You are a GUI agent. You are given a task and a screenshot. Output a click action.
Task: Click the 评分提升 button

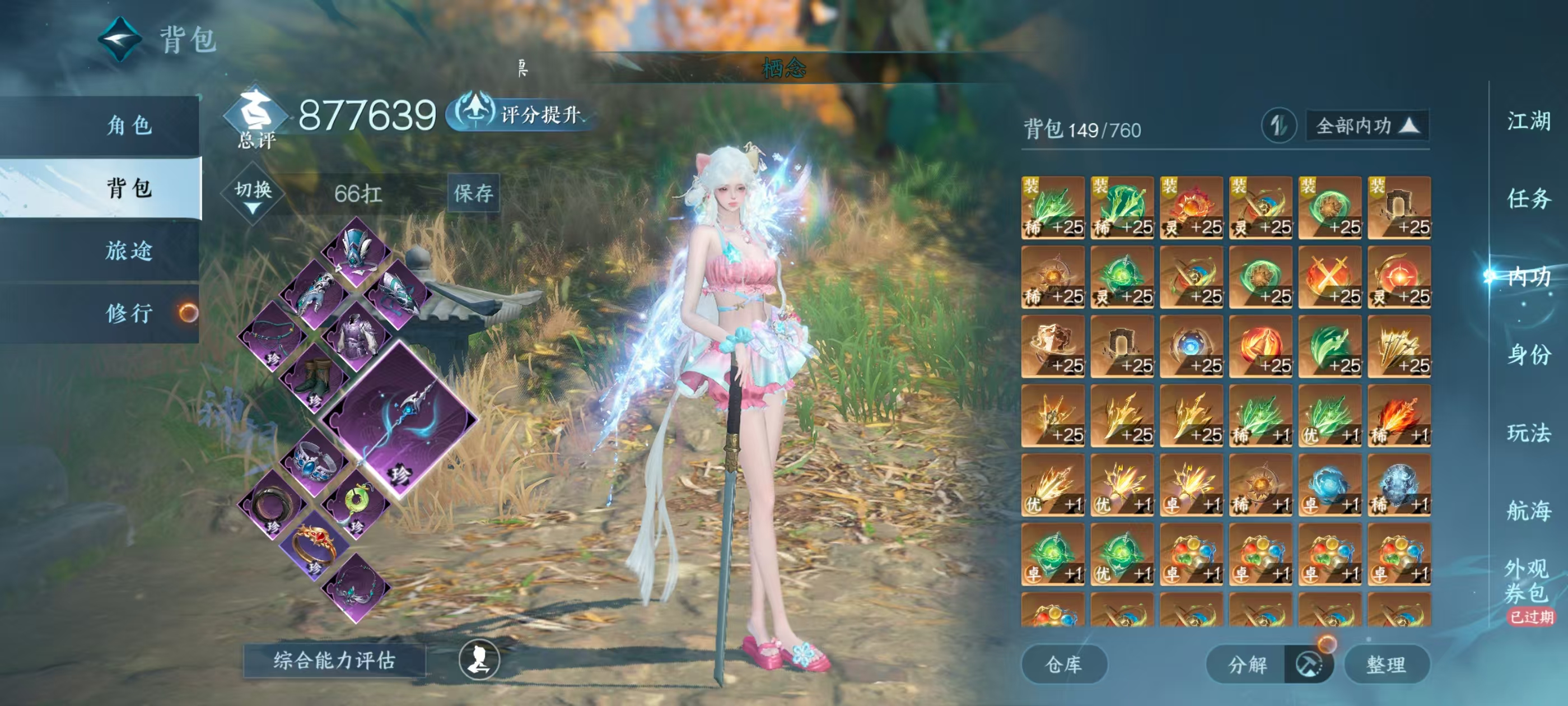click(521, 114)
